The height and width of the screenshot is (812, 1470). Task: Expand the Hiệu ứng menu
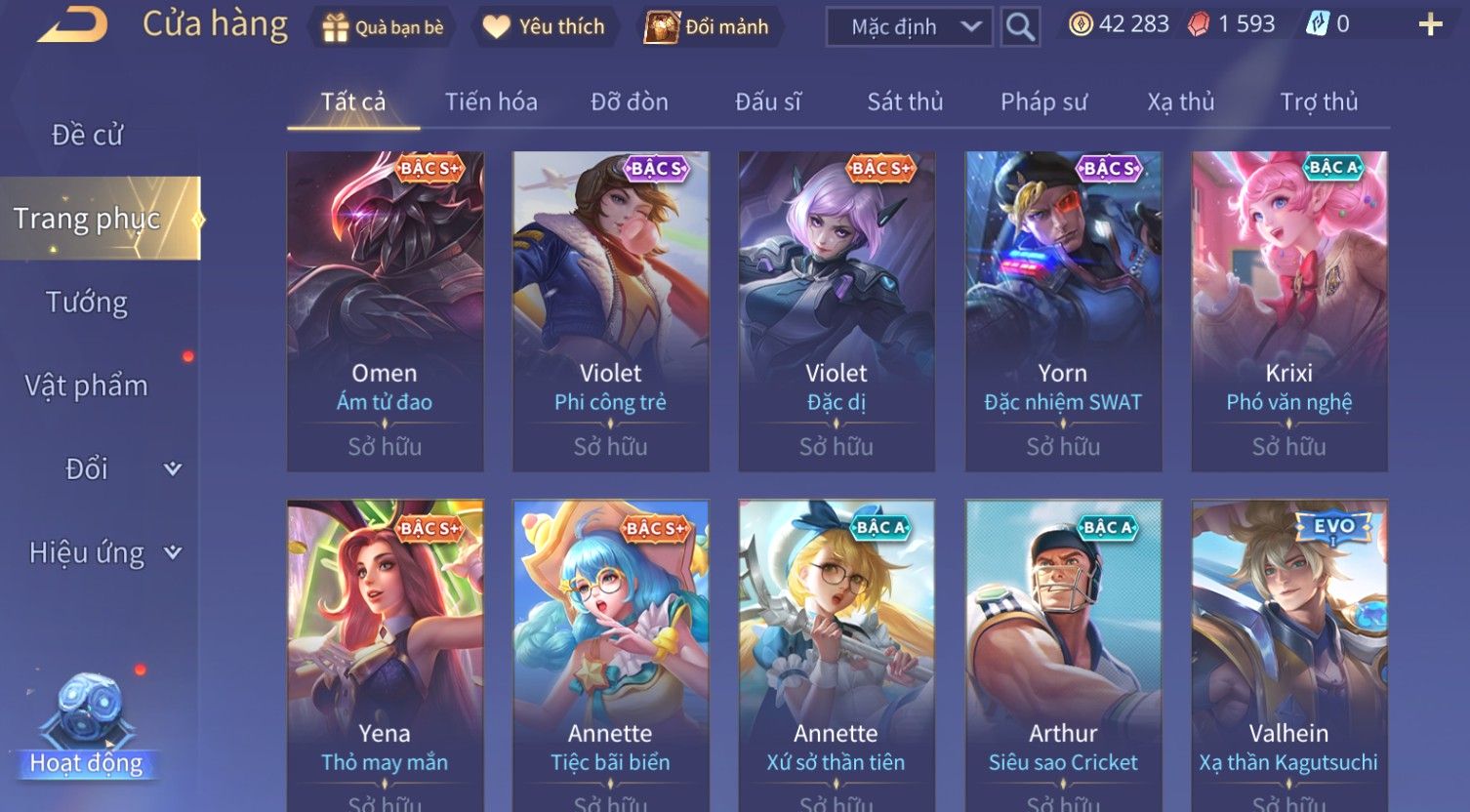[104, 553]
